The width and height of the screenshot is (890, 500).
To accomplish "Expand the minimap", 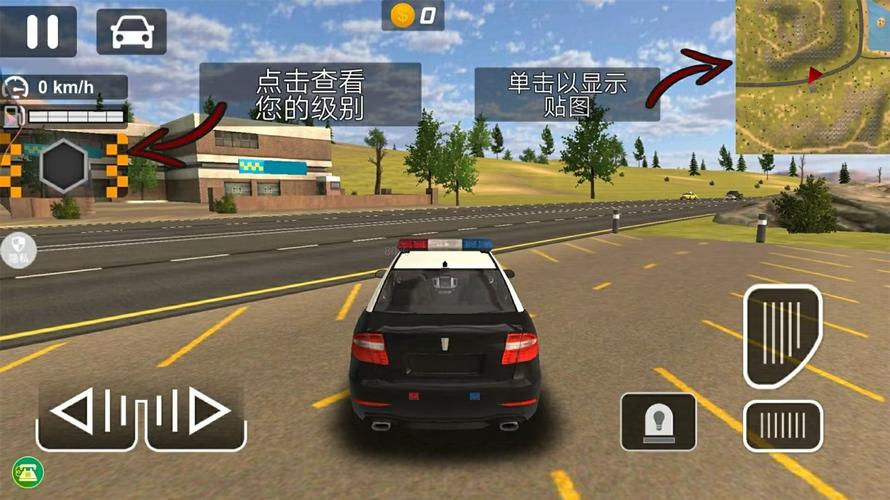I will 811,75.
